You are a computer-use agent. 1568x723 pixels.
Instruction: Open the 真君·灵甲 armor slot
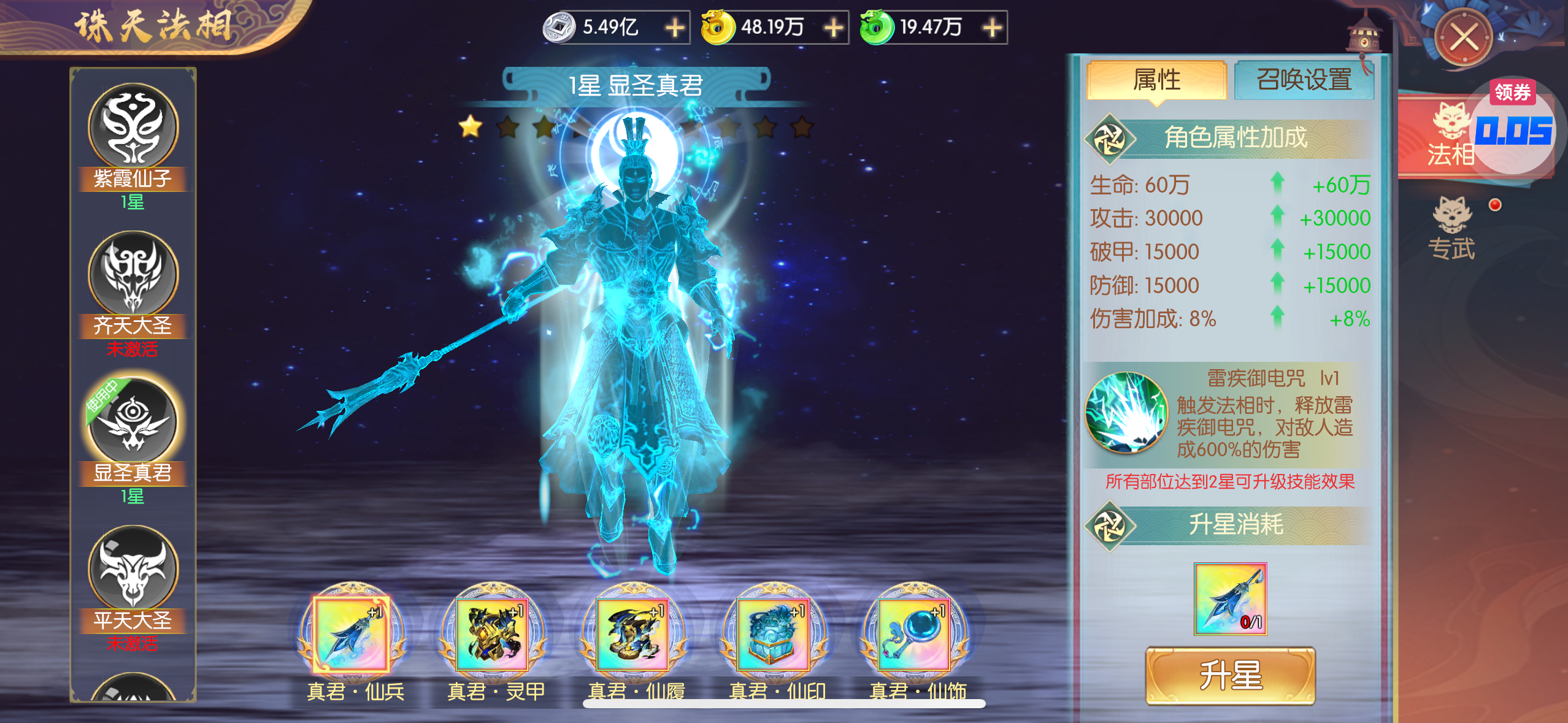tap(493, 634)
